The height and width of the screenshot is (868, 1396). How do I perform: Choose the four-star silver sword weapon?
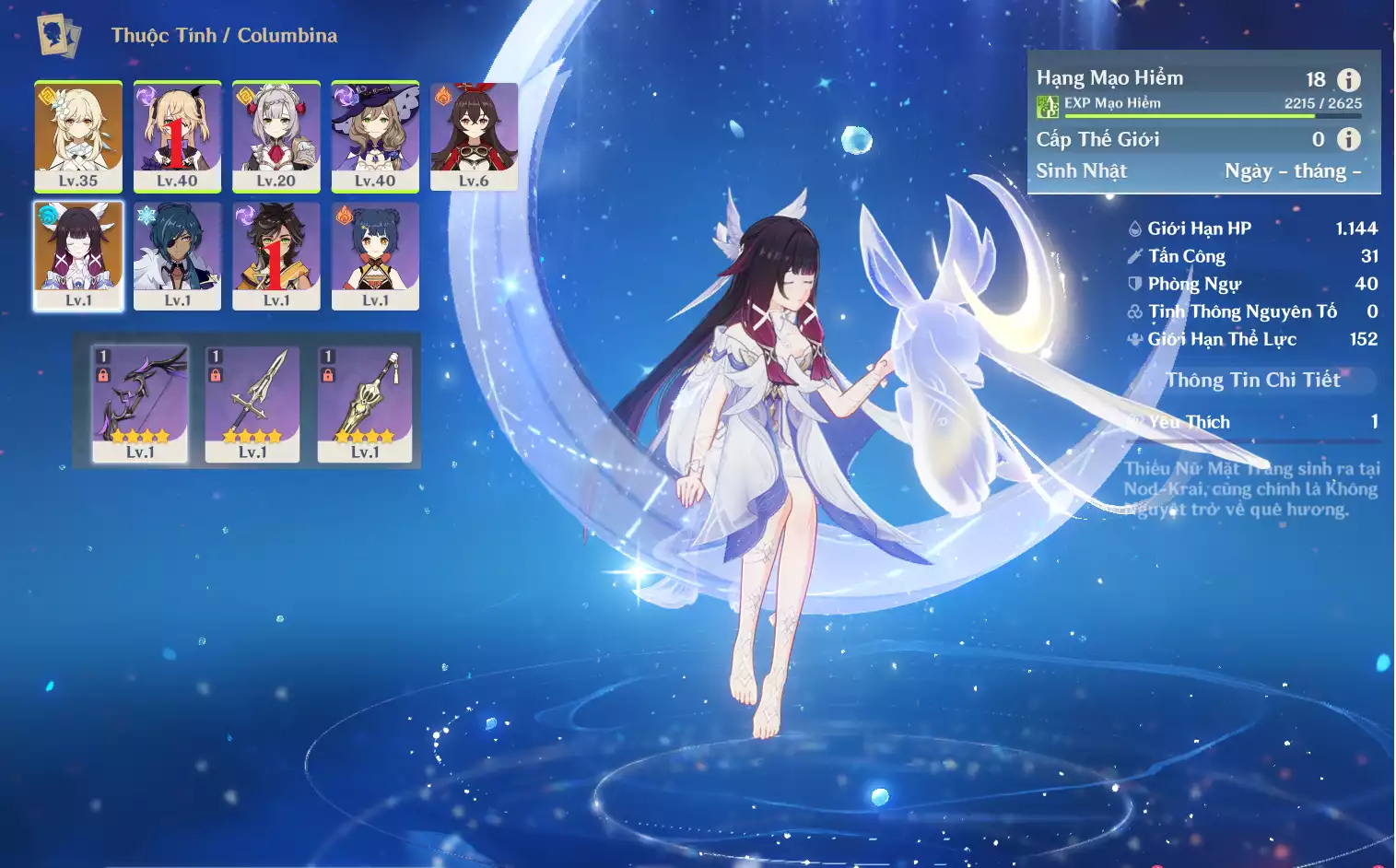(x=252, y=404)
